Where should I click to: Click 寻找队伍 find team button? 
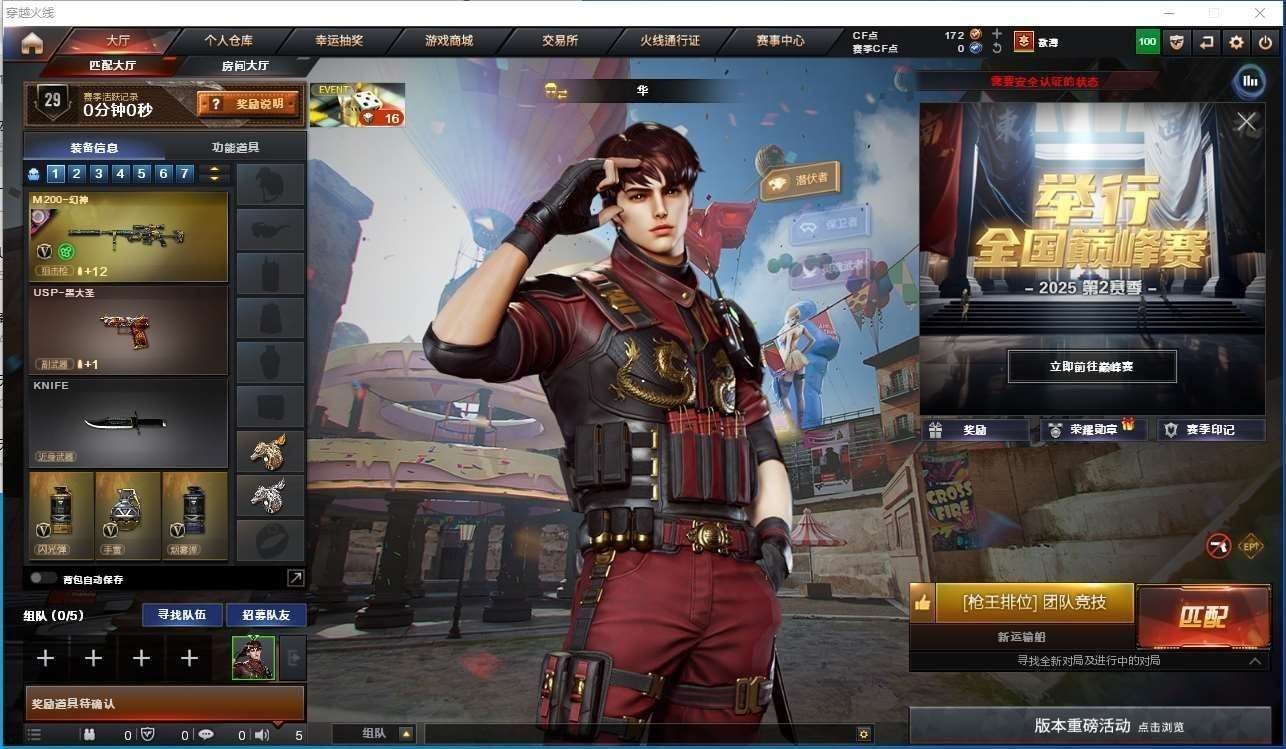click(x=181, y=614)
